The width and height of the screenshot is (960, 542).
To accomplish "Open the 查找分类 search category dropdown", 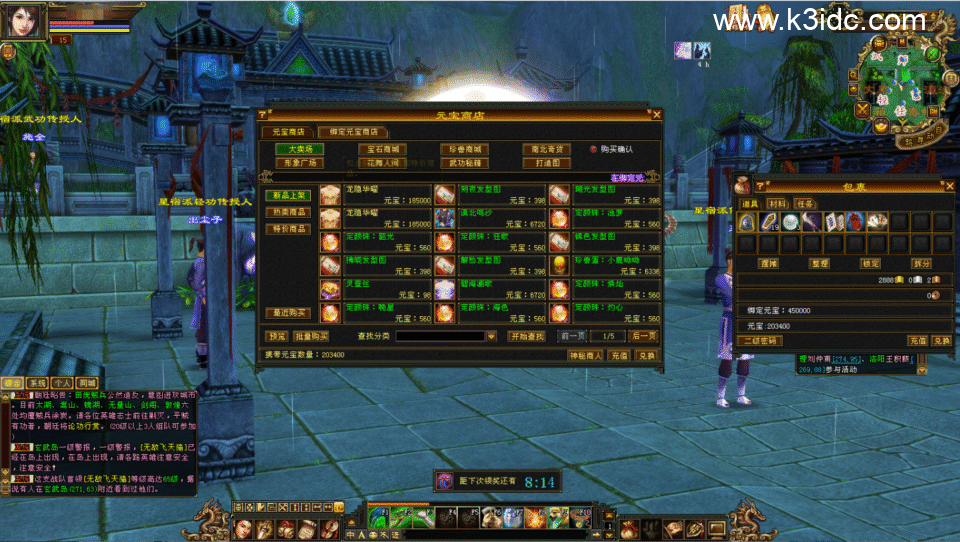I will pos(491,337).
